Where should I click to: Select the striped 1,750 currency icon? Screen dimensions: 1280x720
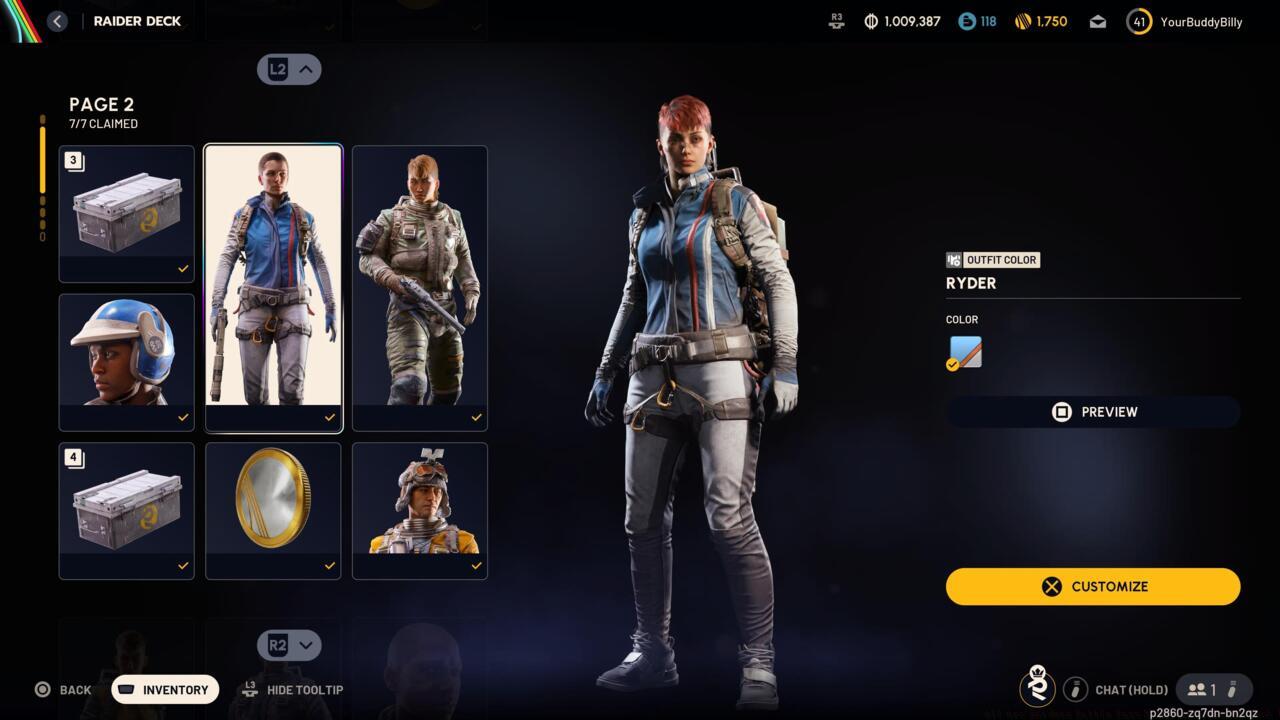[x=1022, y=20]
